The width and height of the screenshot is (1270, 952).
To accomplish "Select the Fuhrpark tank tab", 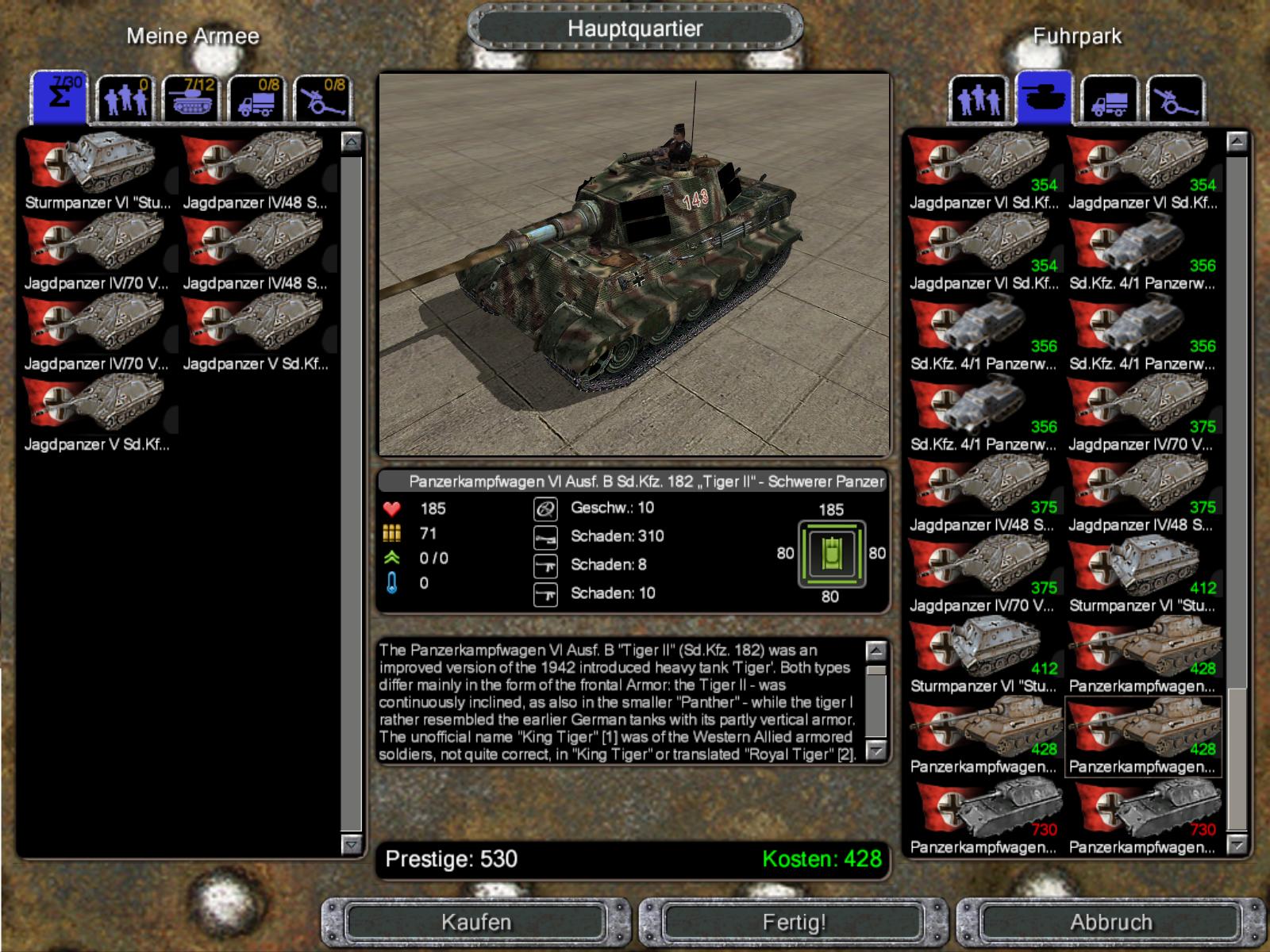I will click(x=1044, y=98).
